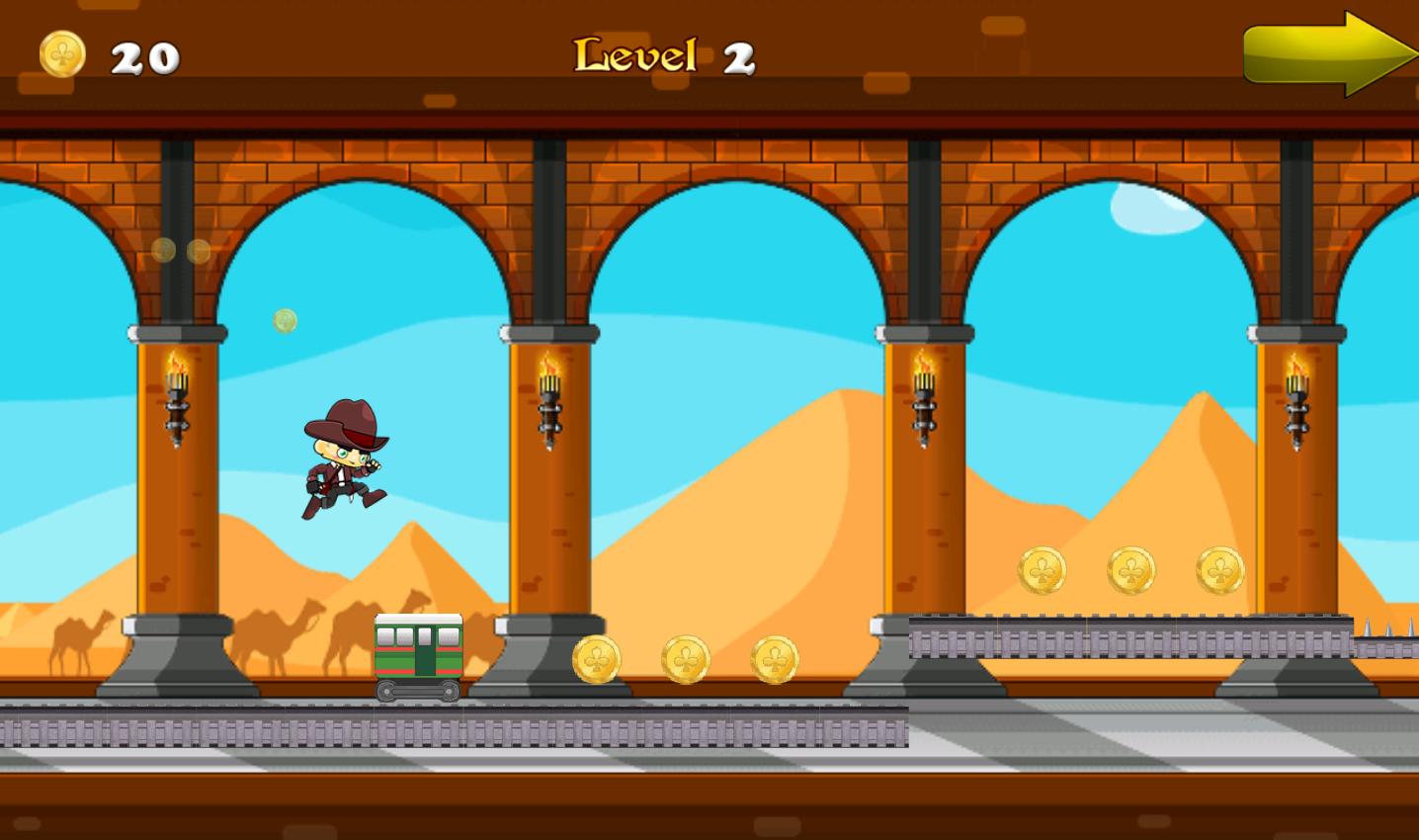Select the middle coin on the ground row
The image size is (1419, 840).
pyautogui.click(x=685, y=659)
